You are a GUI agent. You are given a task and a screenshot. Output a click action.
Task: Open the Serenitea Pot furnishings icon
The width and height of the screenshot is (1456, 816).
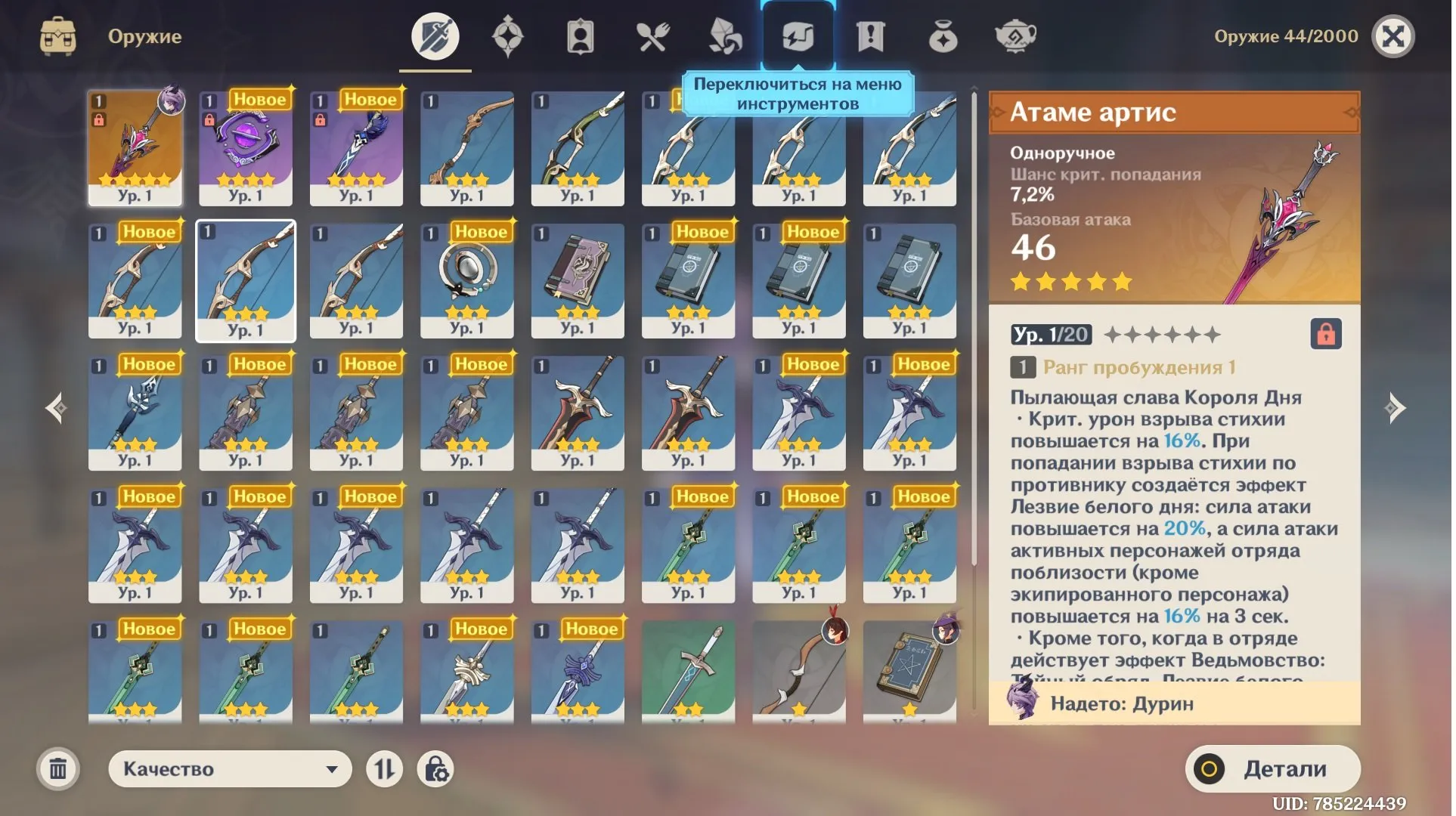tap(1015, 36)
